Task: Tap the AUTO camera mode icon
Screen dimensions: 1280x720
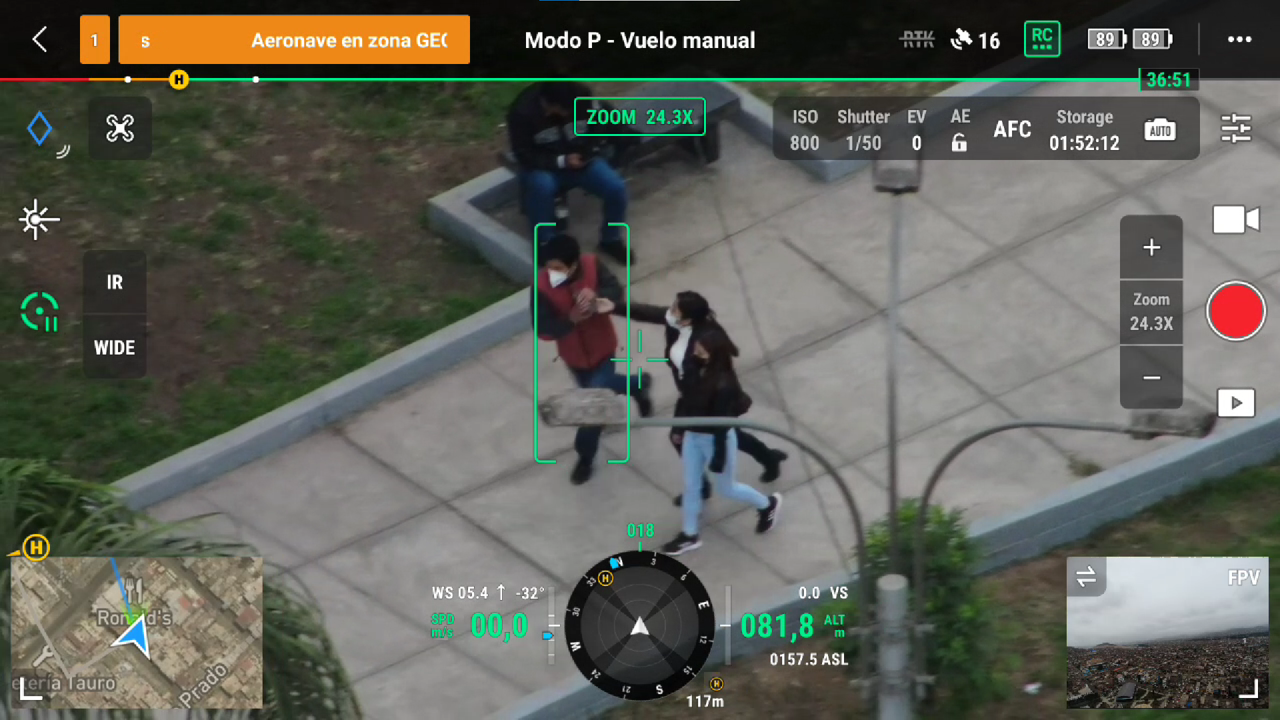Action: 1160,129
